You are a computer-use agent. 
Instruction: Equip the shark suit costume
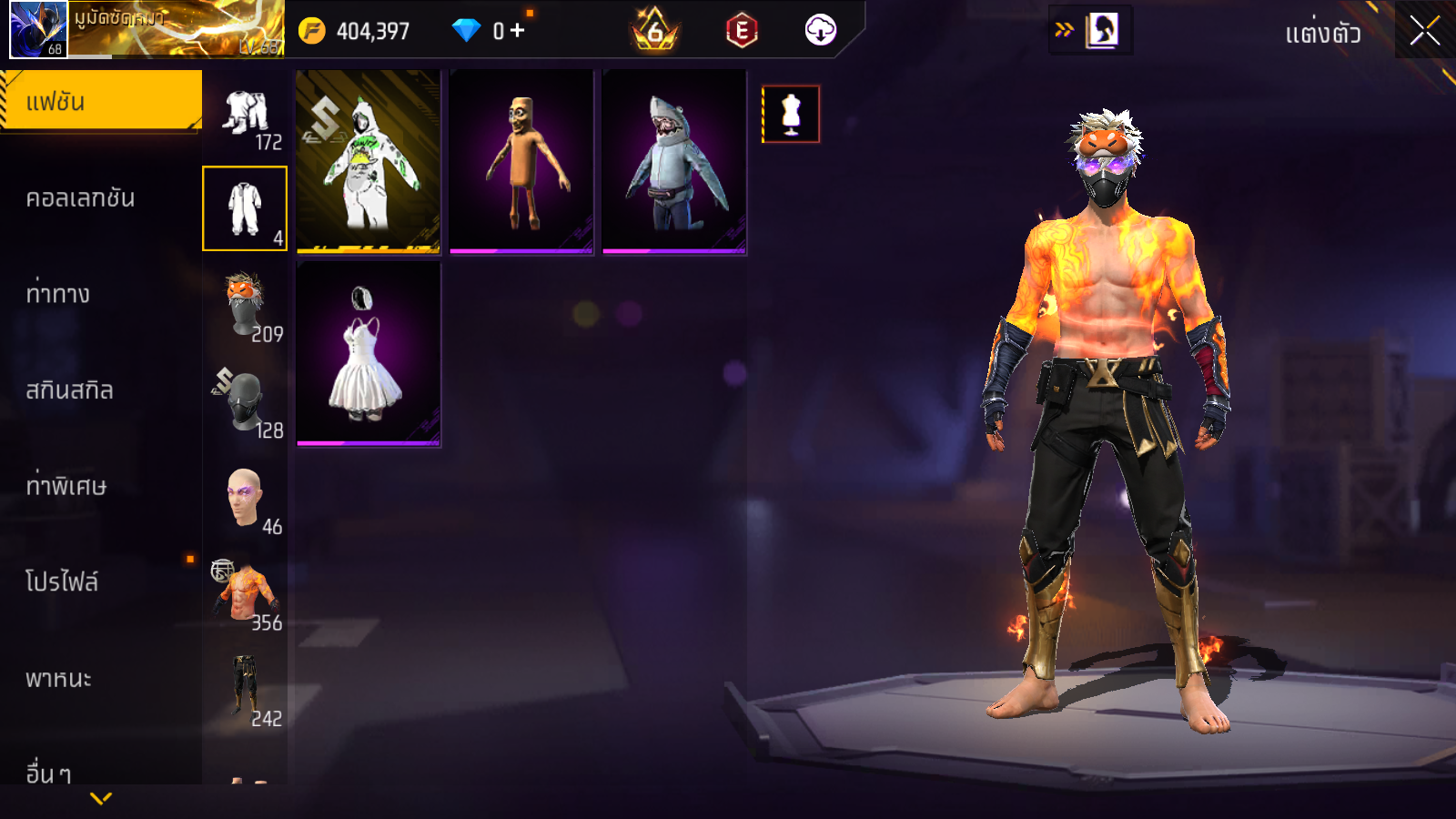click(x=674, y=162)
